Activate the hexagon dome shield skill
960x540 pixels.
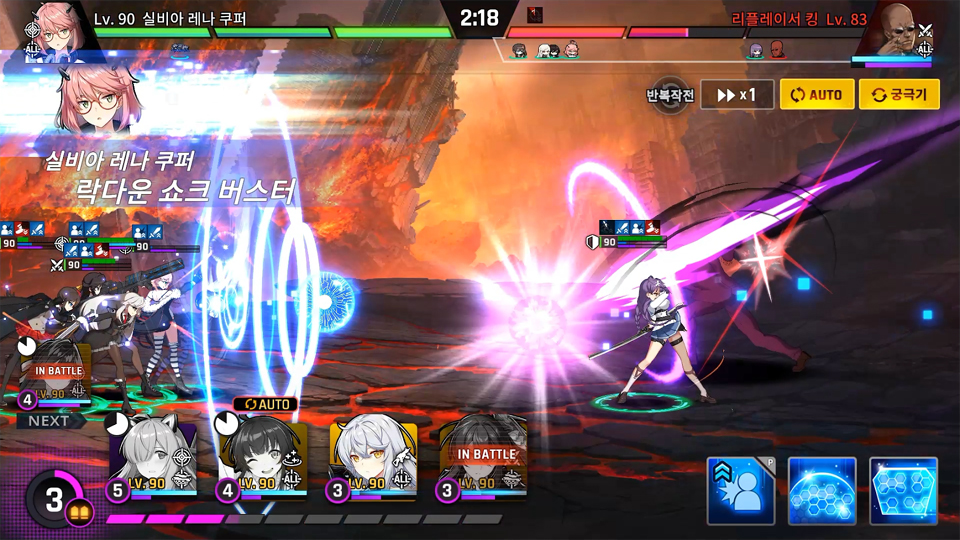pos(822,491)
